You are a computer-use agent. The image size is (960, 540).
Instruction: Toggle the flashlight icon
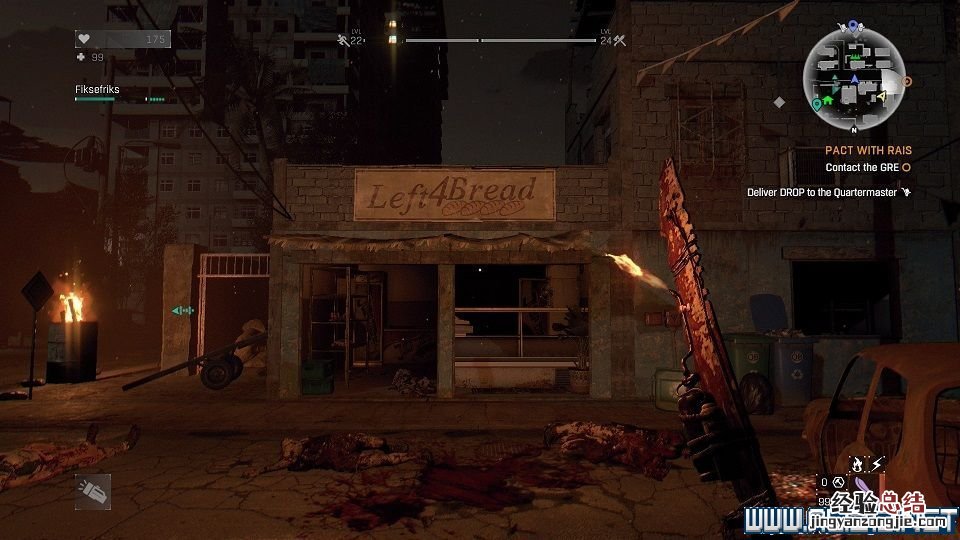click(92, 491)
